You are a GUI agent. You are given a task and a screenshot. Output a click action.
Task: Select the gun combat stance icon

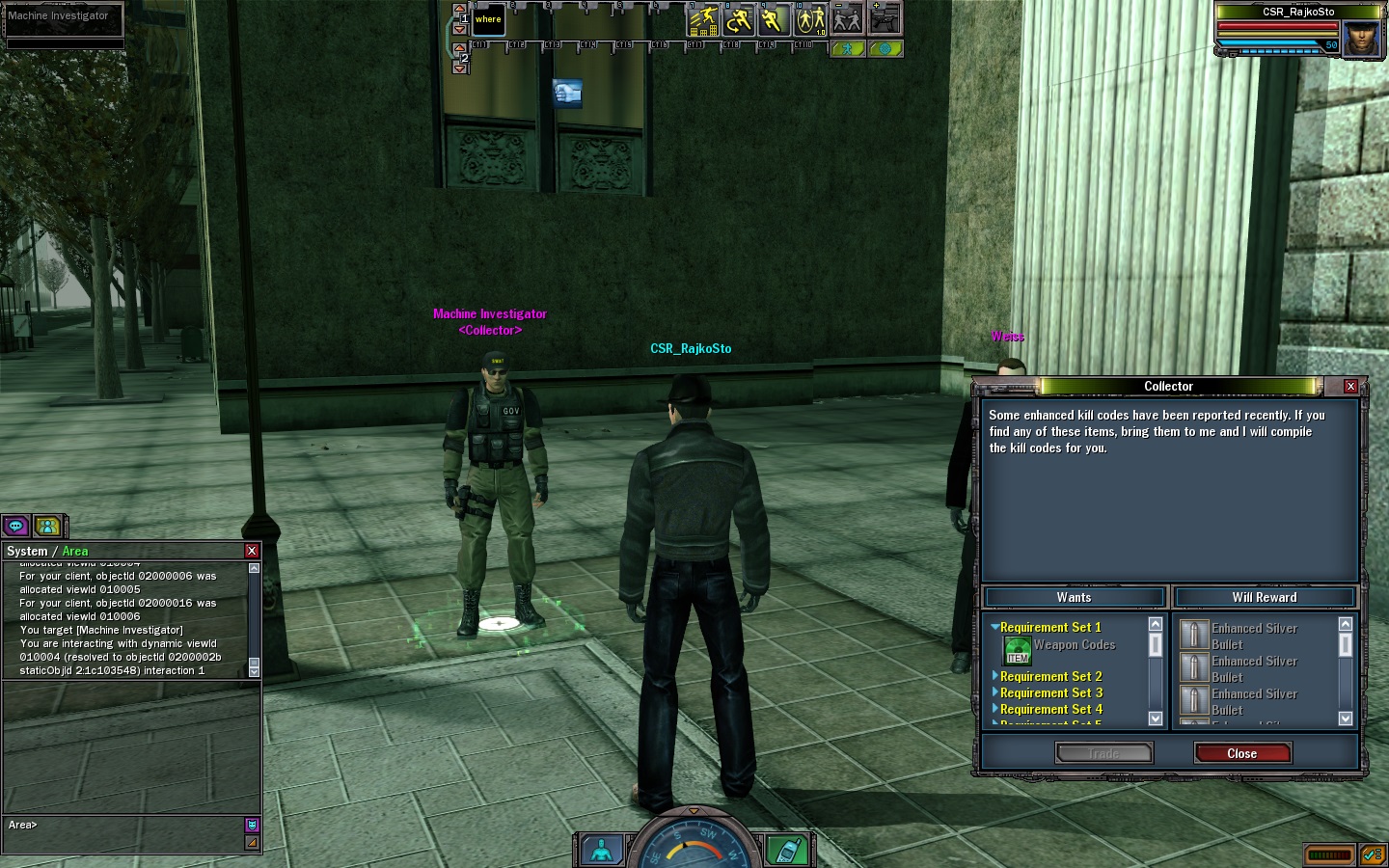click(x=884, y=19)
